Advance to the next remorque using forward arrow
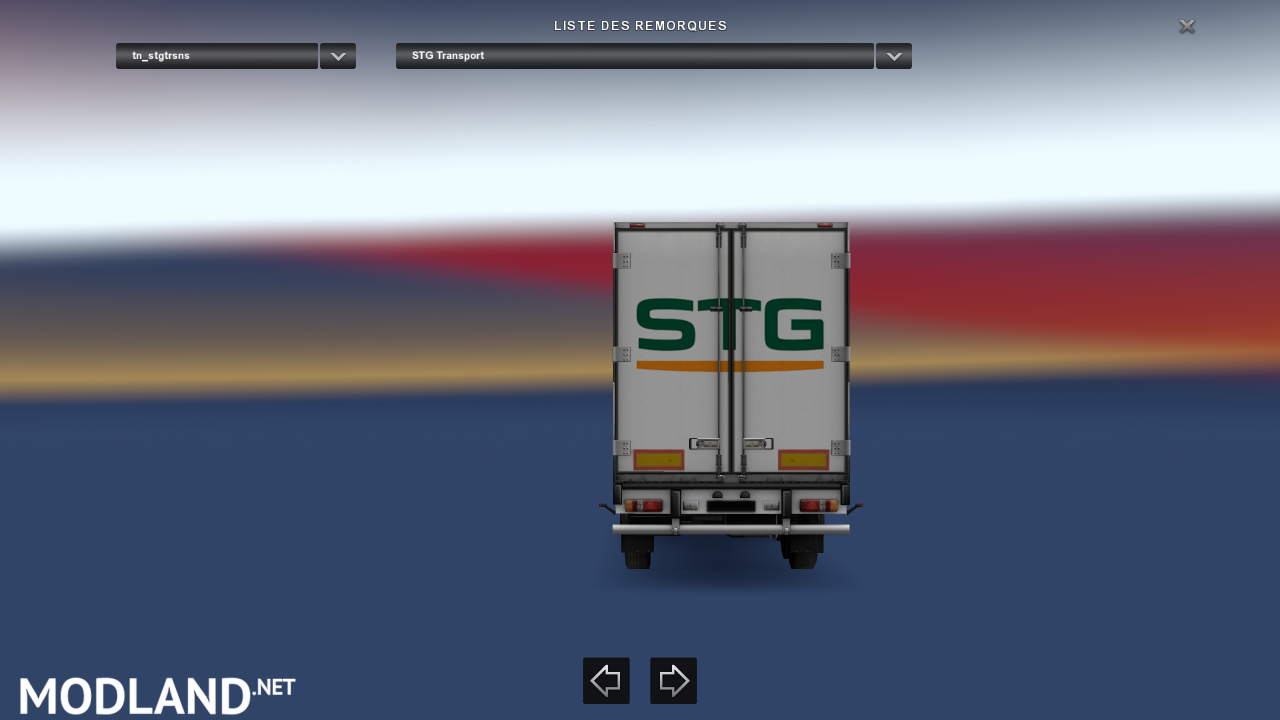This screenshot has height=720, width=1280. (672, 680)
